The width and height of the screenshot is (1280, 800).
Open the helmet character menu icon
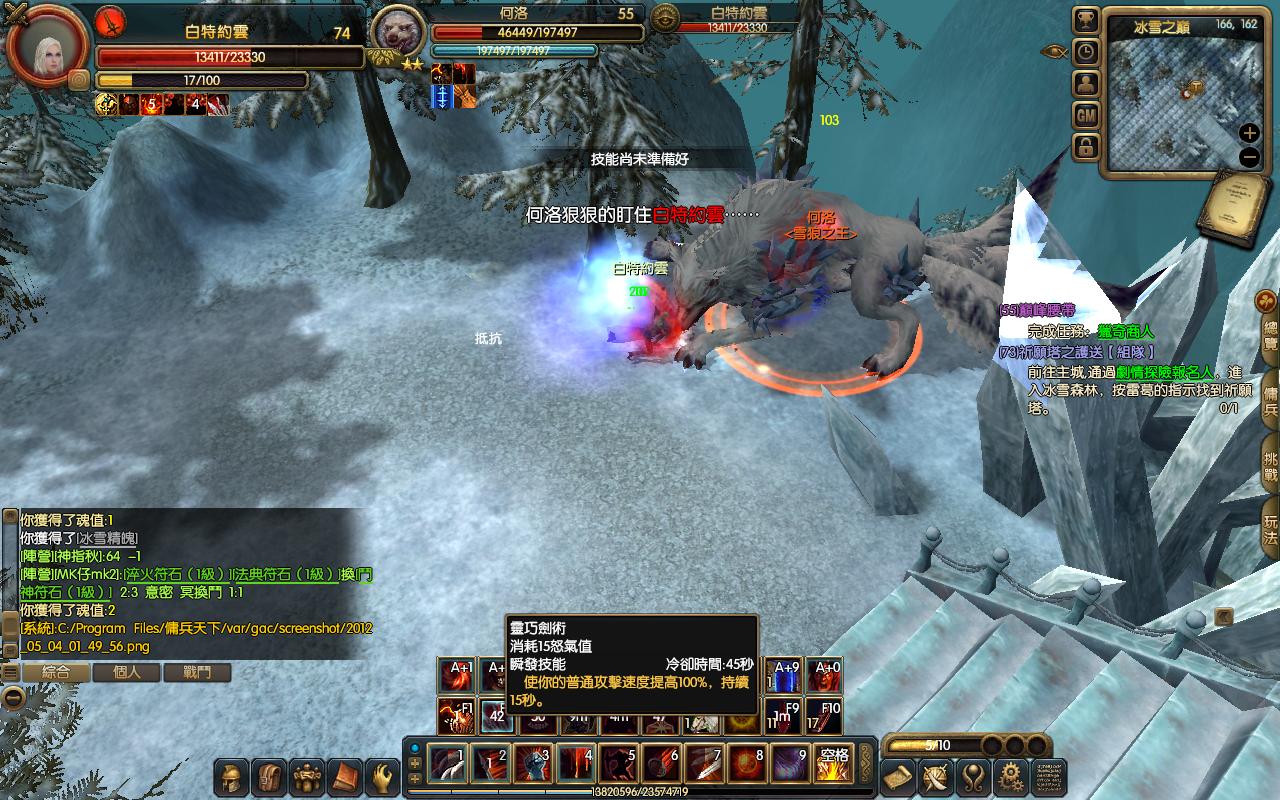tap(233, 777)
